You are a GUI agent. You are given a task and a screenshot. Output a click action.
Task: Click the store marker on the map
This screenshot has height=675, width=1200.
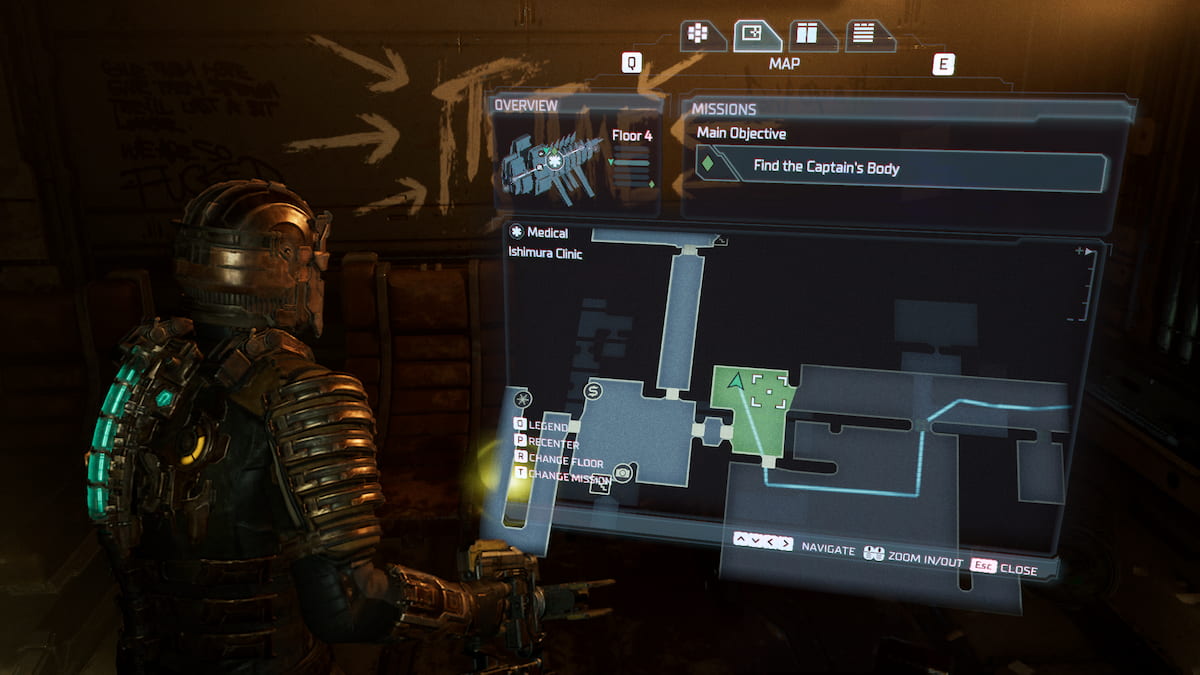592,391
